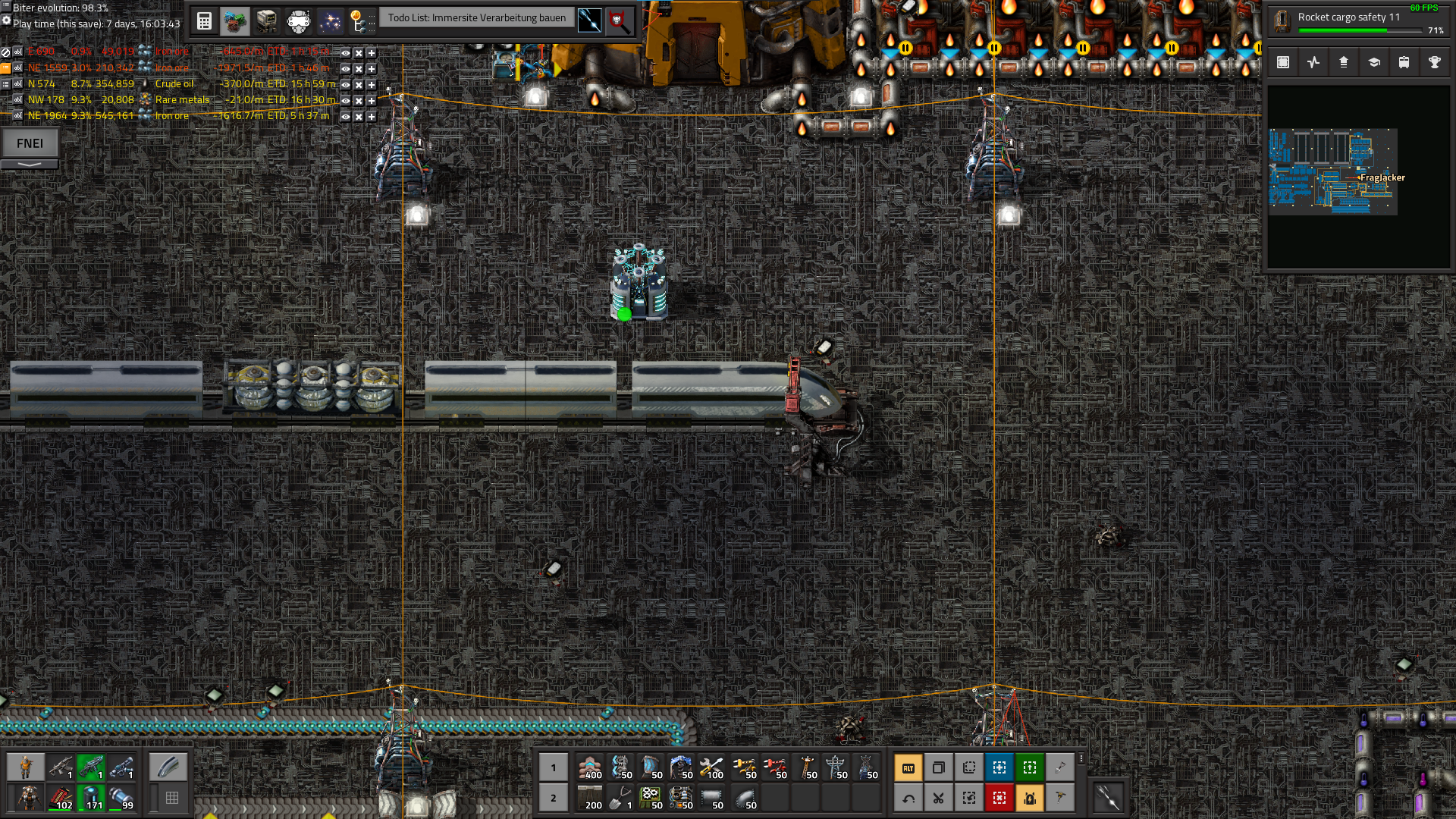This screenshot has height=819, width=1456.
Task: Switch to quickbar row 2
Action: (x=553, y=798)
